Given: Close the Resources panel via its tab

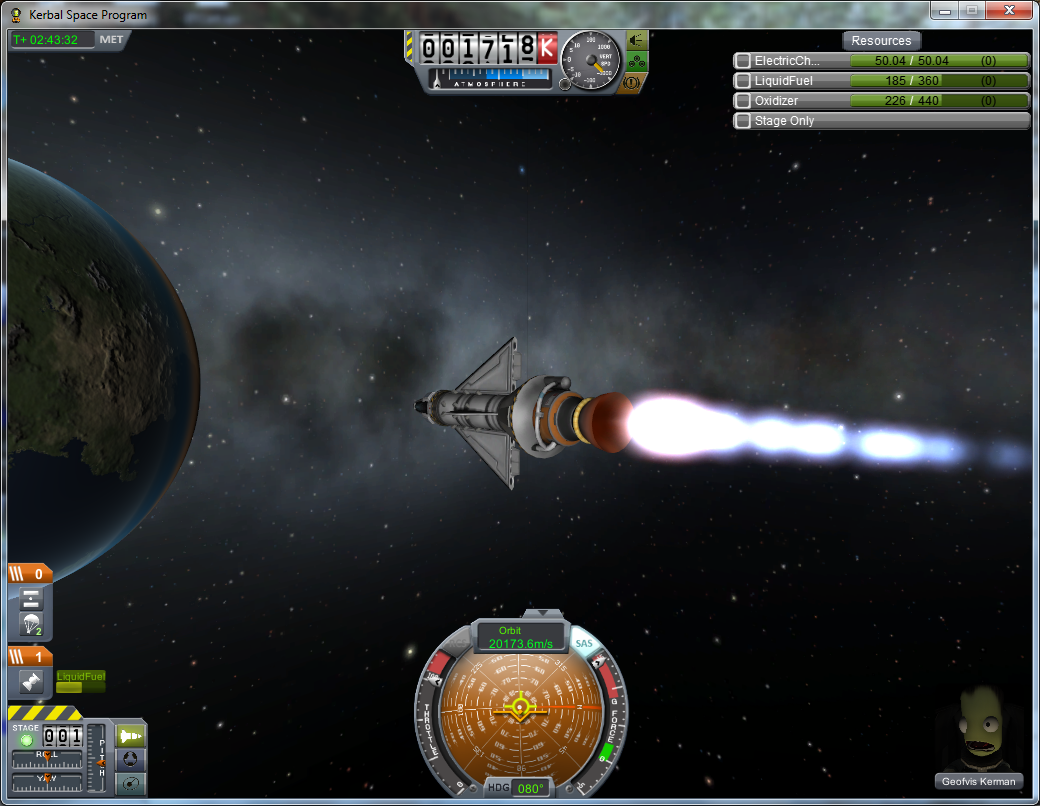Looking at the screenshot, I should [x=881, y=41].
